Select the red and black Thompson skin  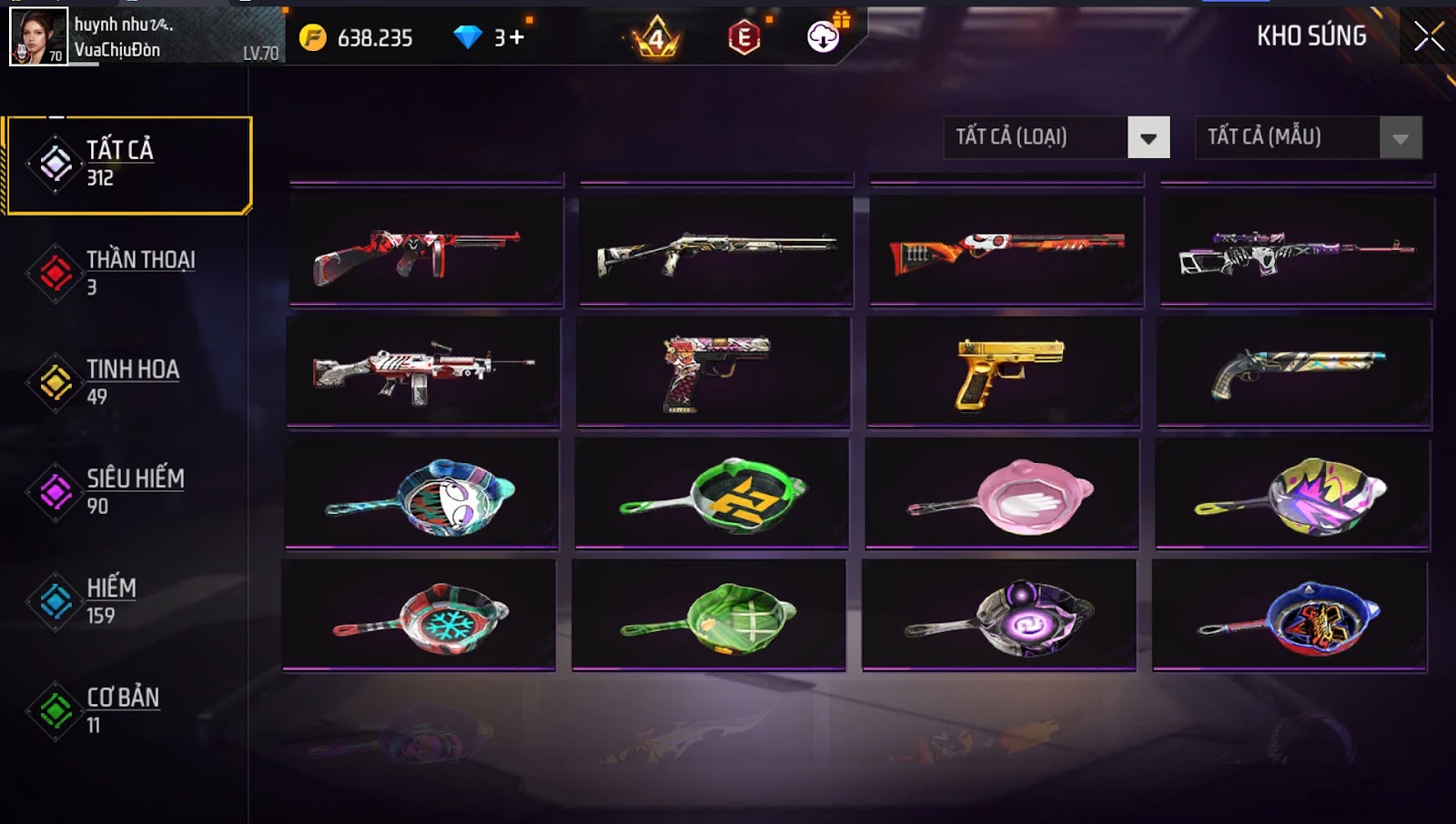click(426, 251)
